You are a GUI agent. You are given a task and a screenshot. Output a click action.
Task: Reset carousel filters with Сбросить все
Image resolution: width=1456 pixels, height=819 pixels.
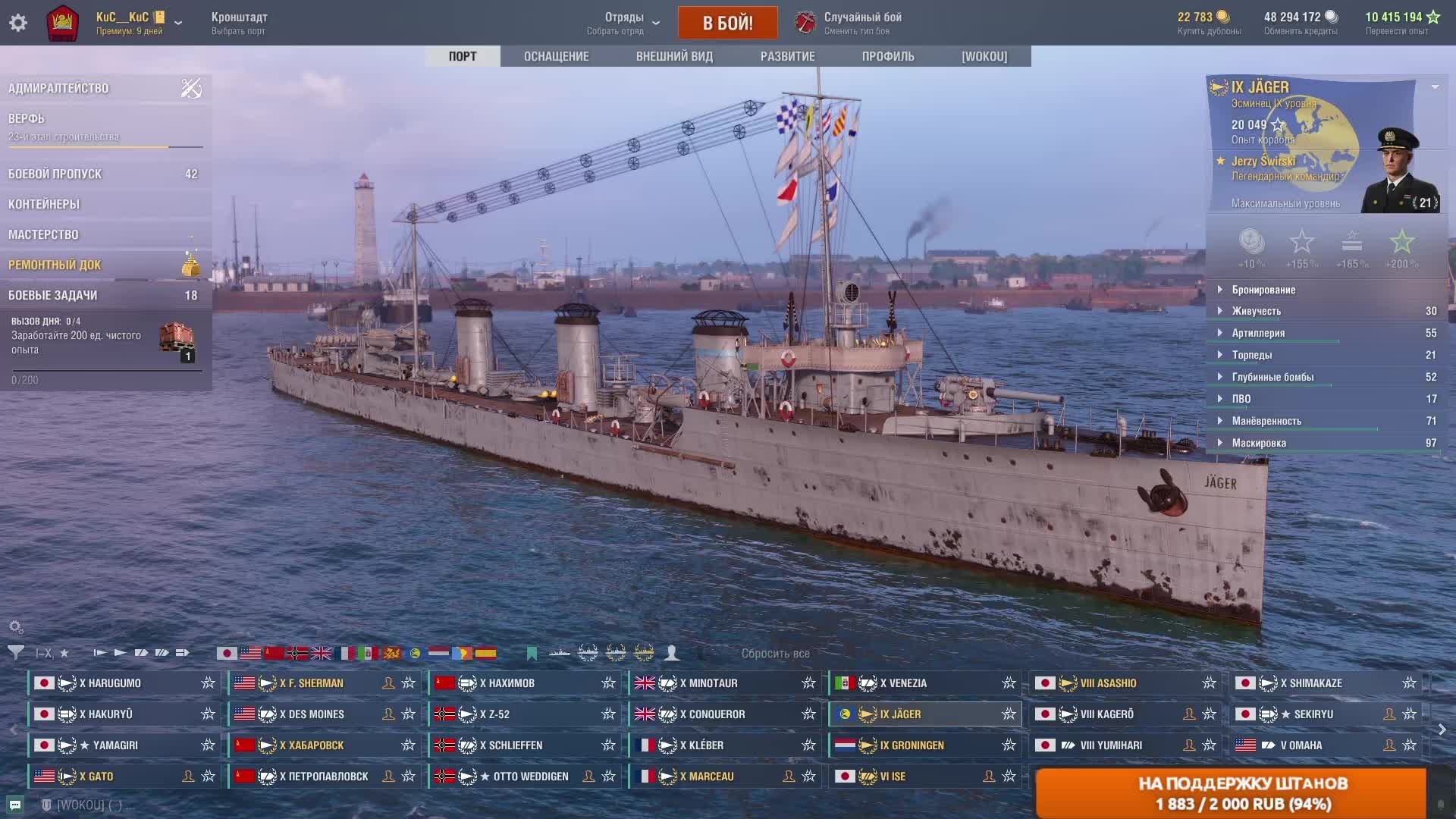click(x=775, y=653)
